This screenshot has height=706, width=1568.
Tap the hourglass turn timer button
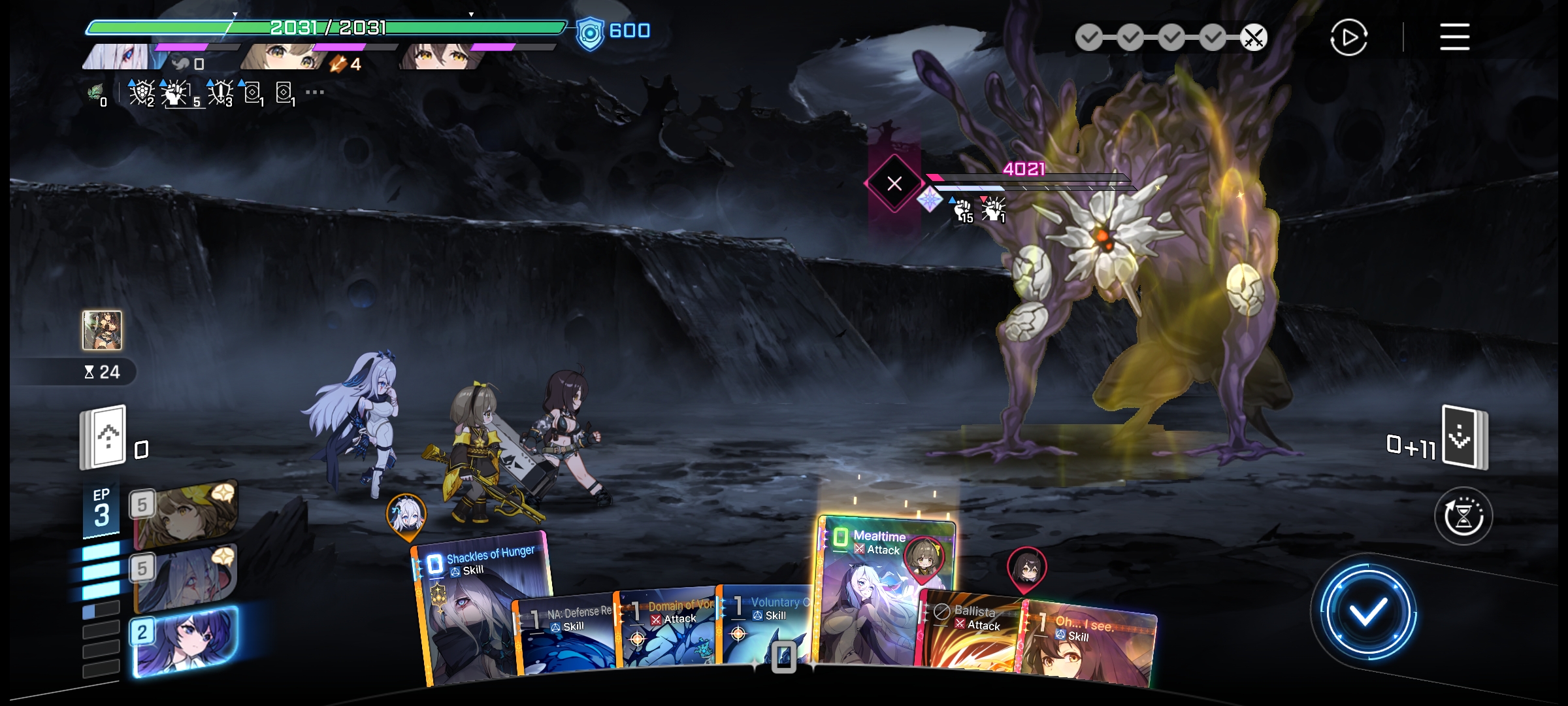[x=1463, y=516]
